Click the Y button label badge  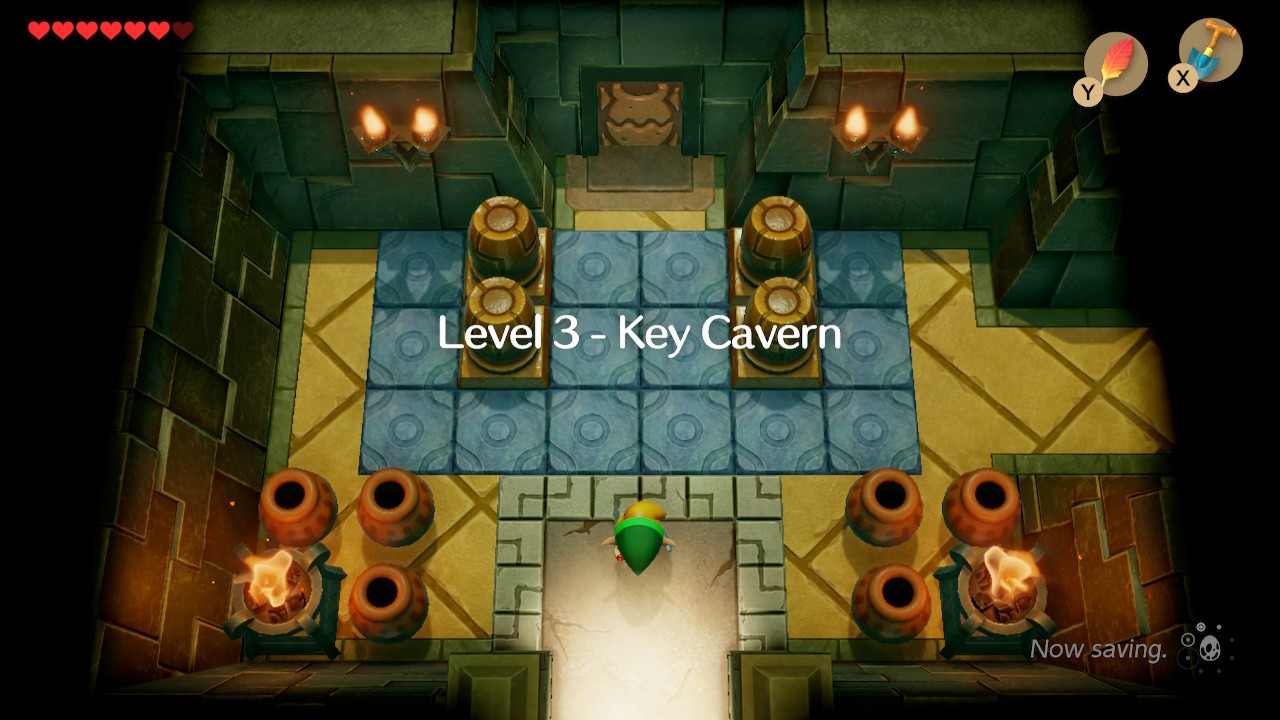[1089, 88]
